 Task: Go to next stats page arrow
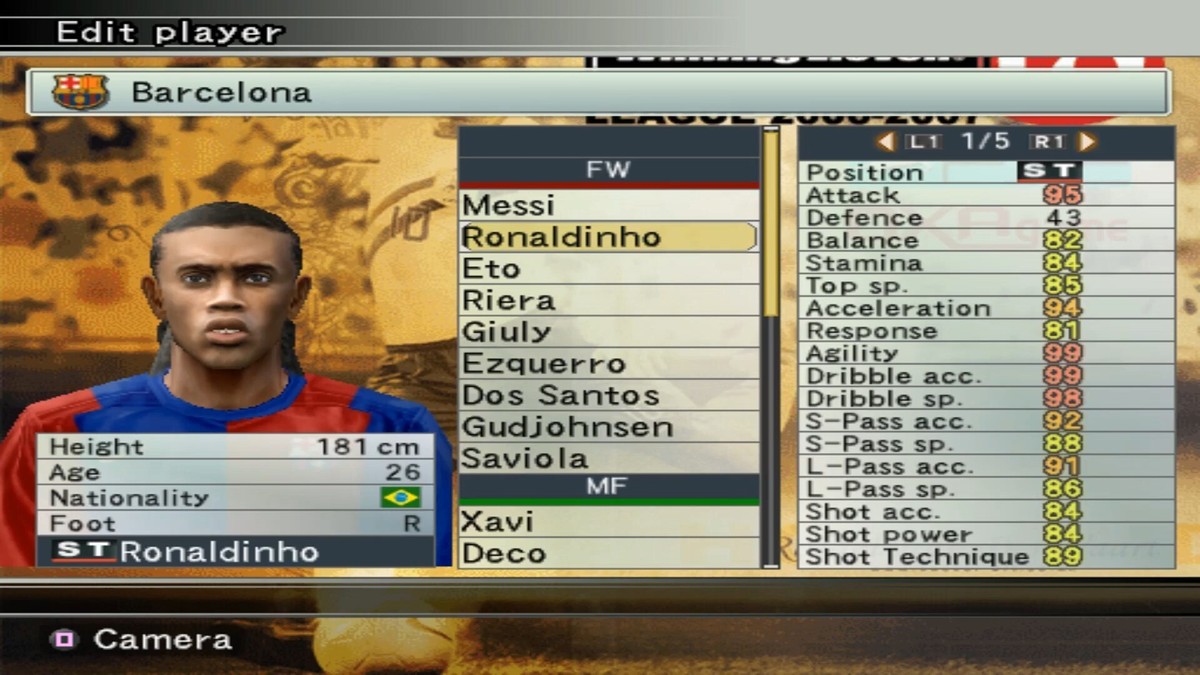1088,142
